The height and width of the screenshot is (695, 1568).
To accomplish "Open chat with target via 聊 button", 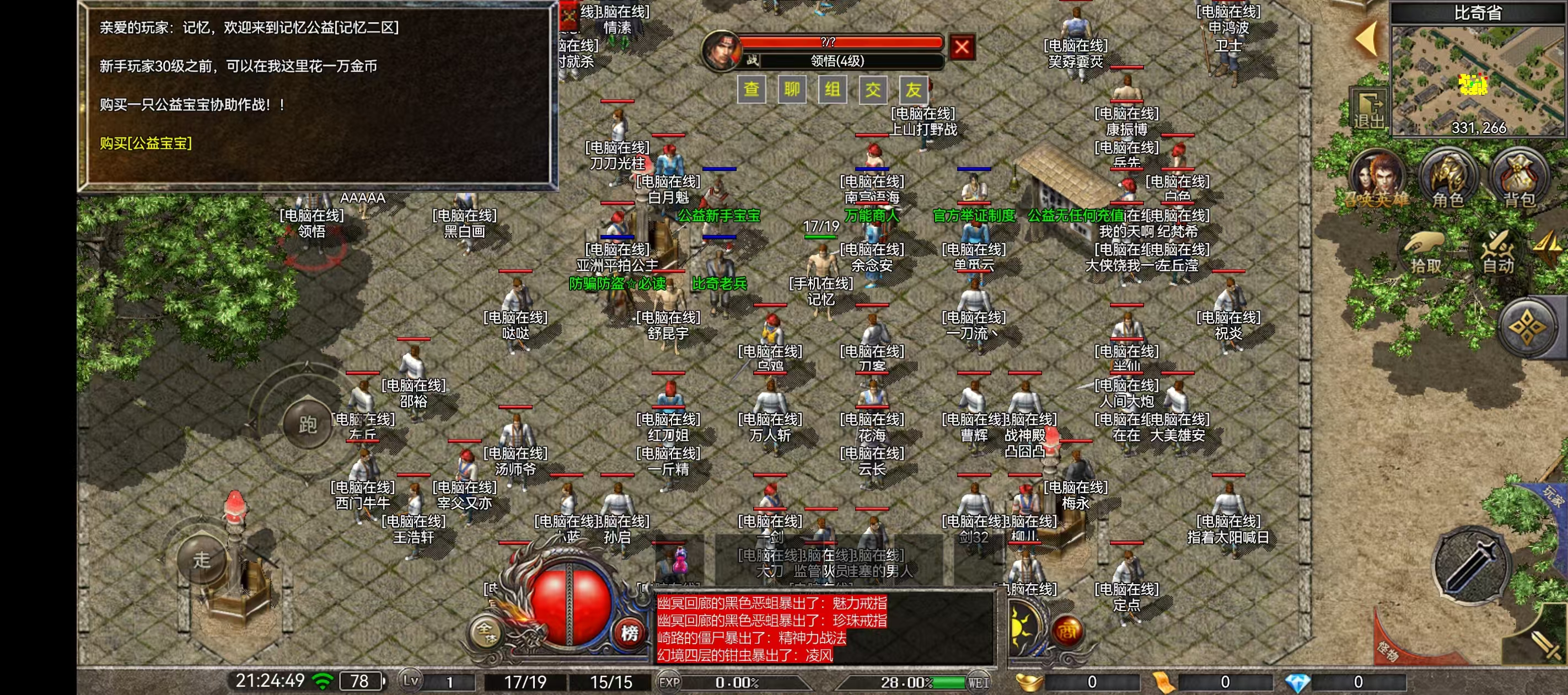I will point(791,89).
